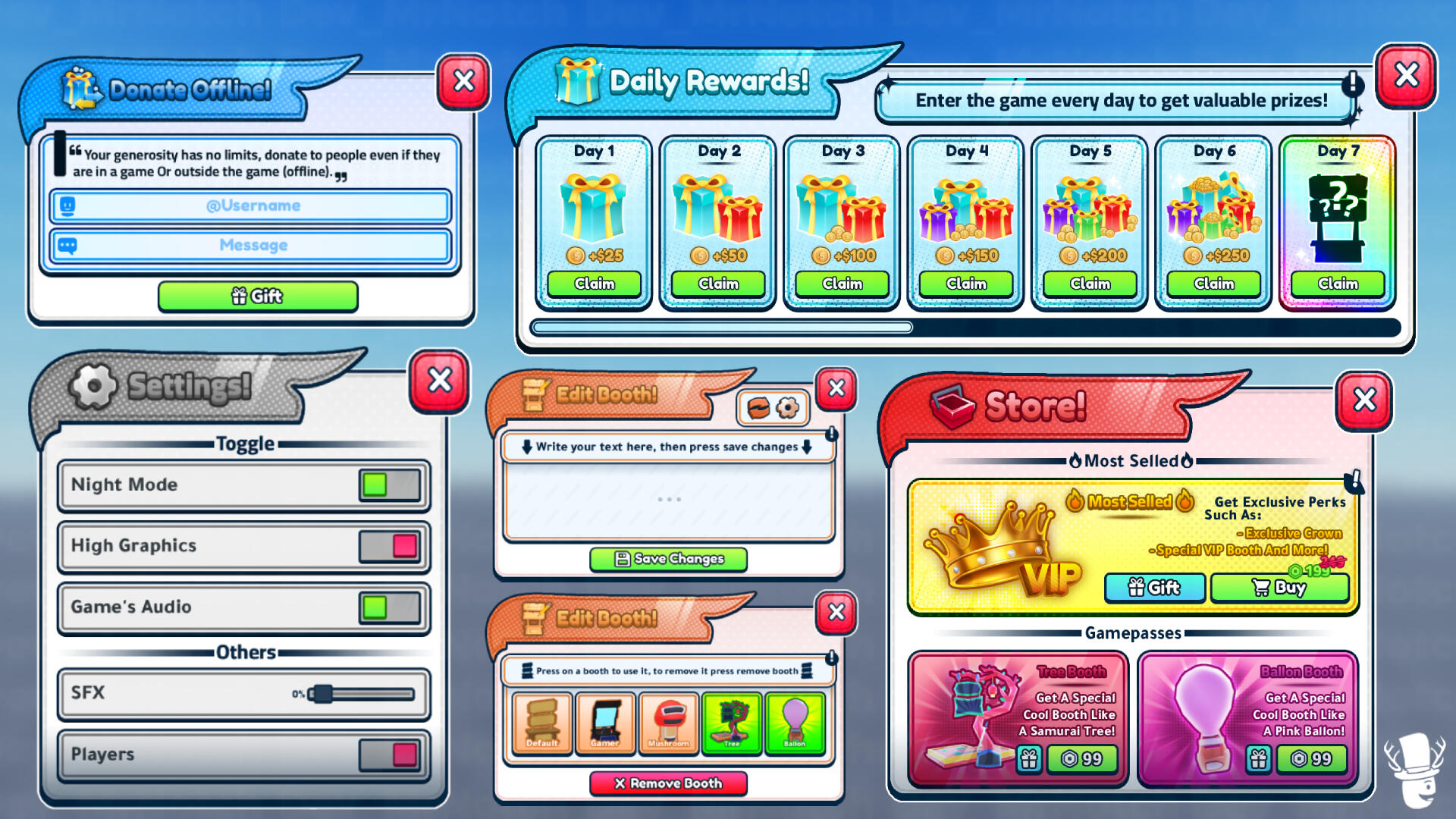Viewport: 1456px width, 819px height.
Task: Turn on High Graphics
Action: [388, 547]
